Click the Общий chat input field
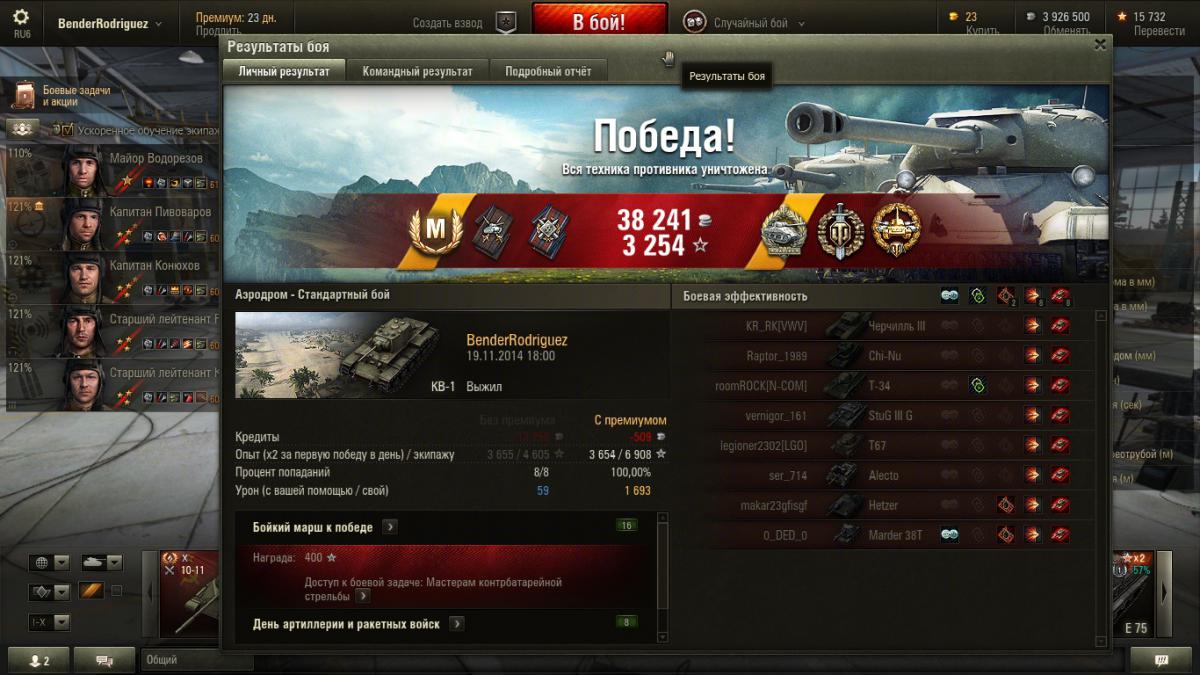This screenshot has height=675, width=1200. point(197,660)
